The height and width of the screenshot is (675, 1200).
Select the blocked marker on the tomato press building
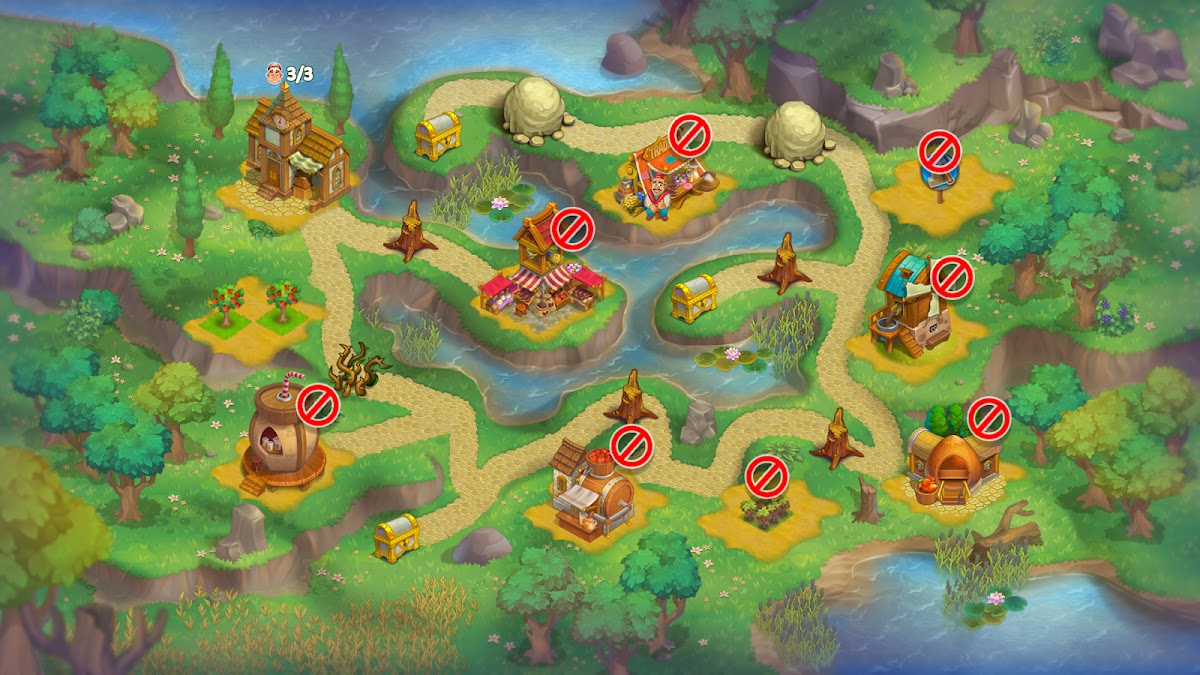632,446
